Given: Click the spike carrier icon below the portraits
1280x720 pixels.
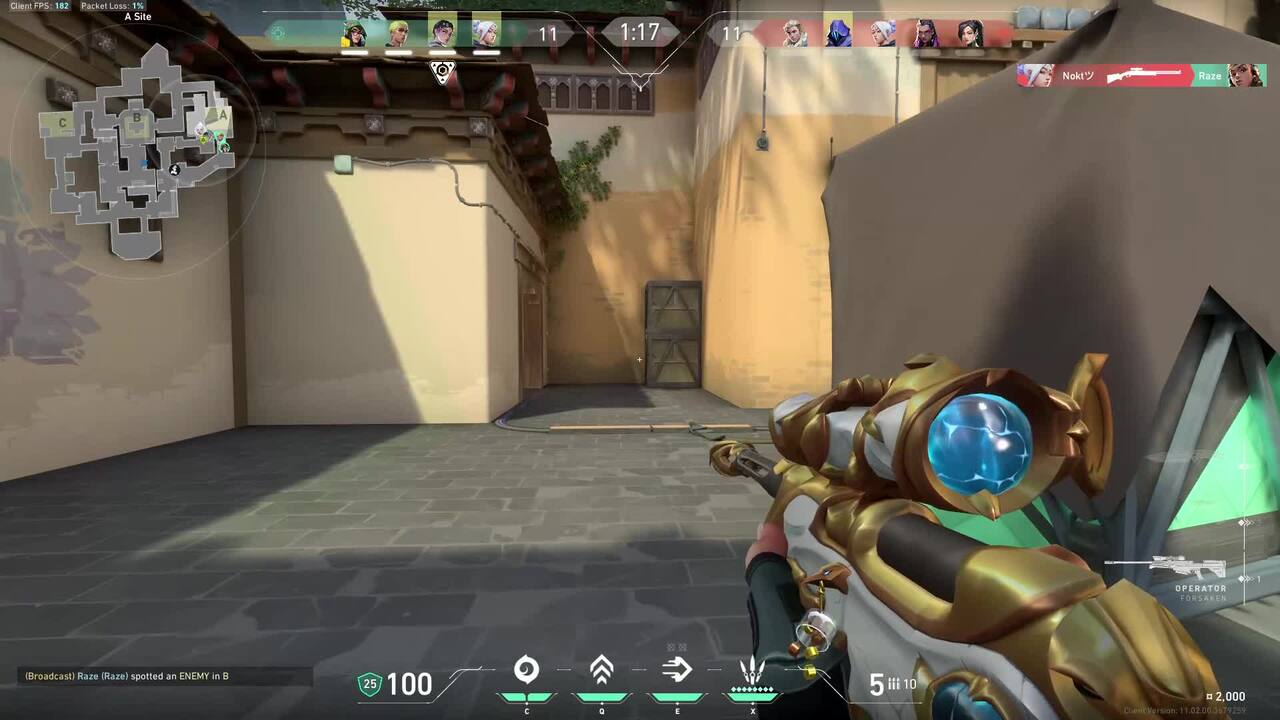Looking at the screenshot, I should [442, 72].
